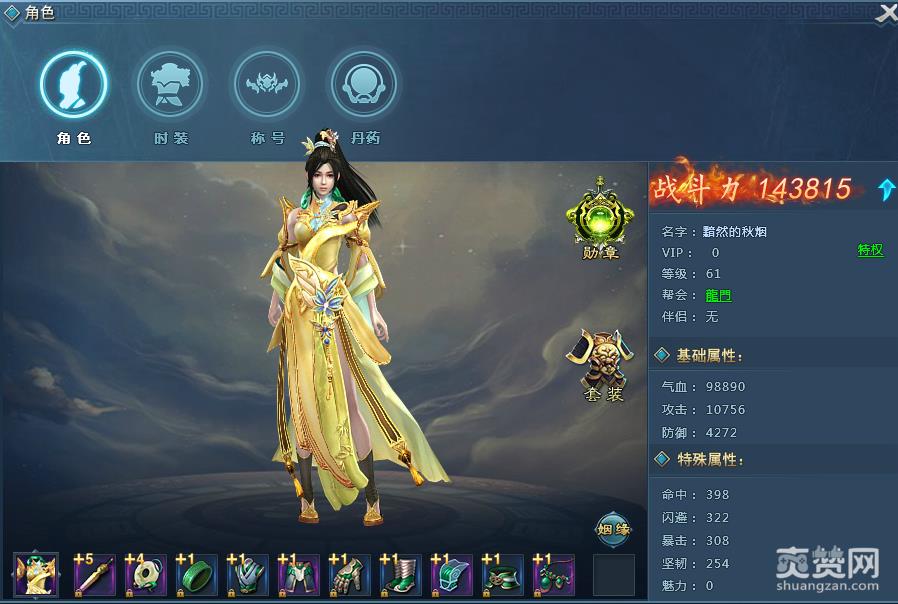898x604 pixels.
Task: Switch to the 时装 fashion tab
Action: (170, 86)
